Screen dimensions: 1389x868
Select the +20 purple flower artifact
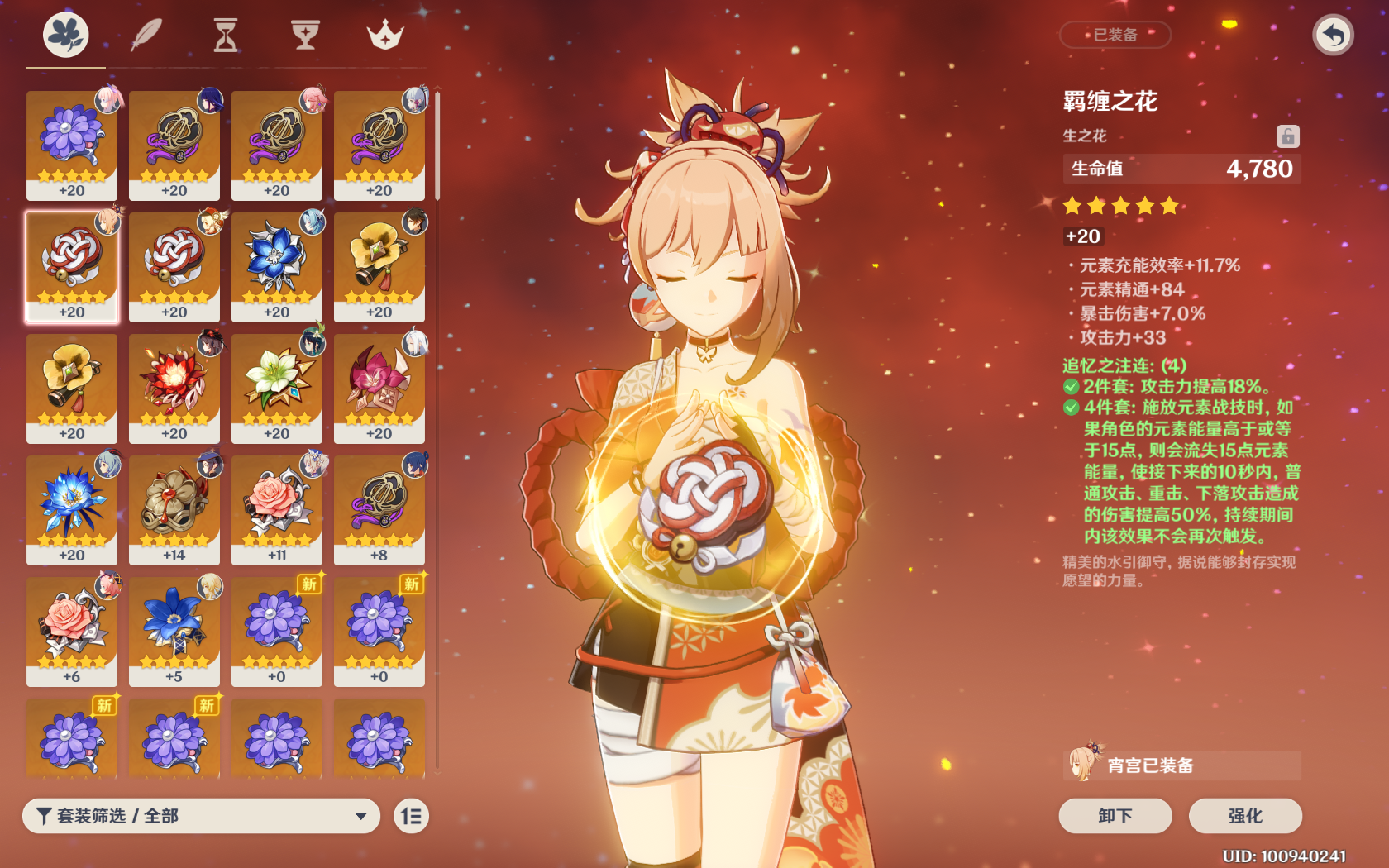pyautogui.click(x=72, y=145)
